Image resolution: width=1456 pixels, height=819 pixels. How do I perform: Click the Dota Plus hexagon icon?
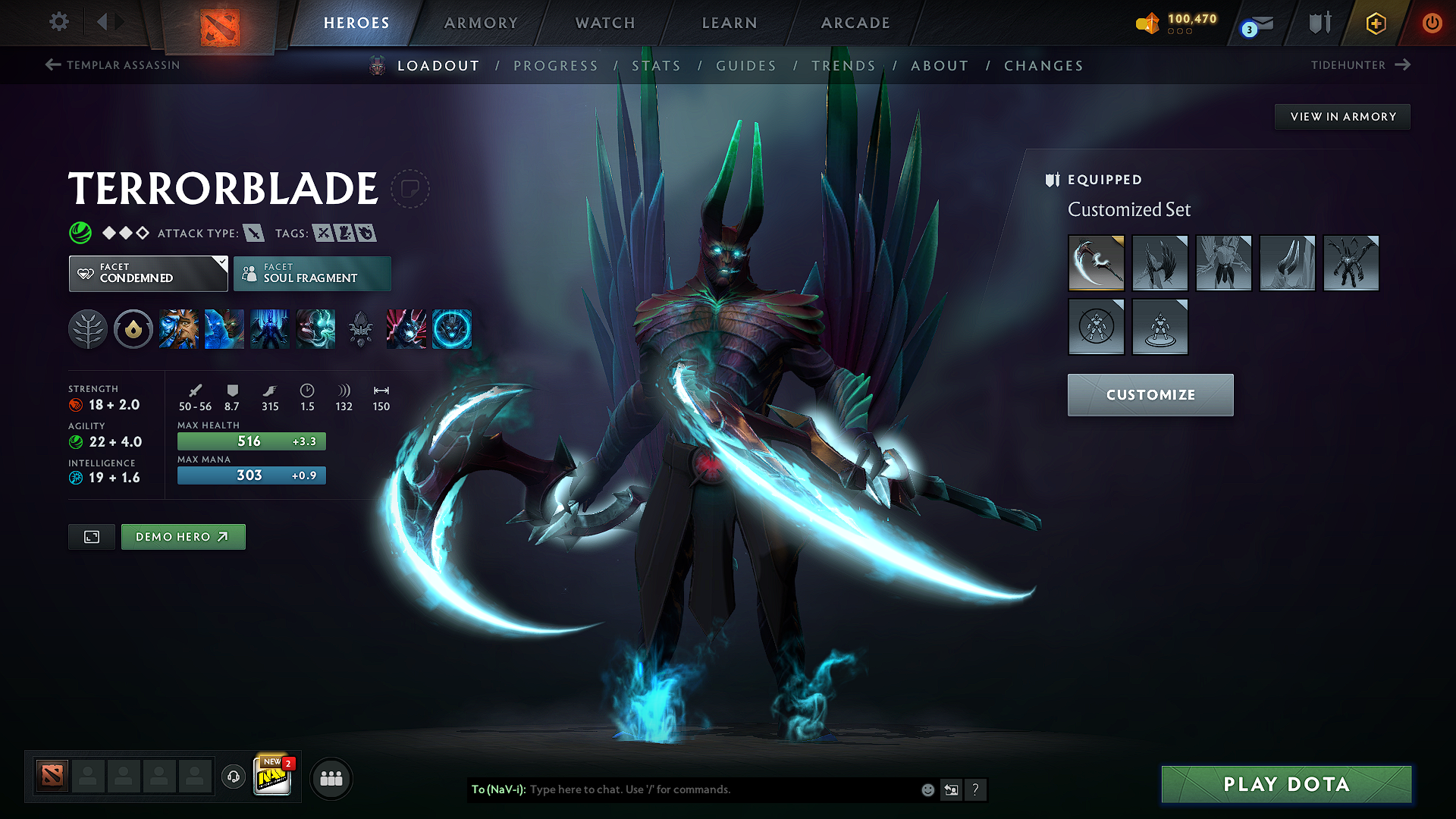[x=1375, y=23]
